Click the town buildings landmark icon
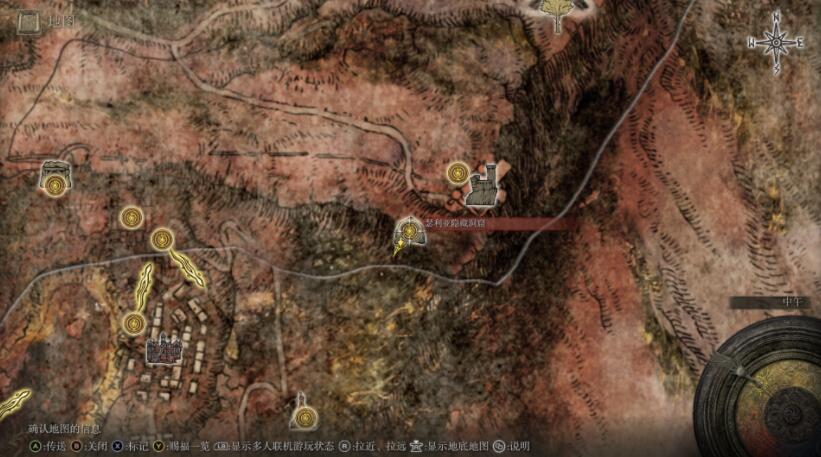Image resolution: width=821 pixels, height=457 pixels. point(163,349)
